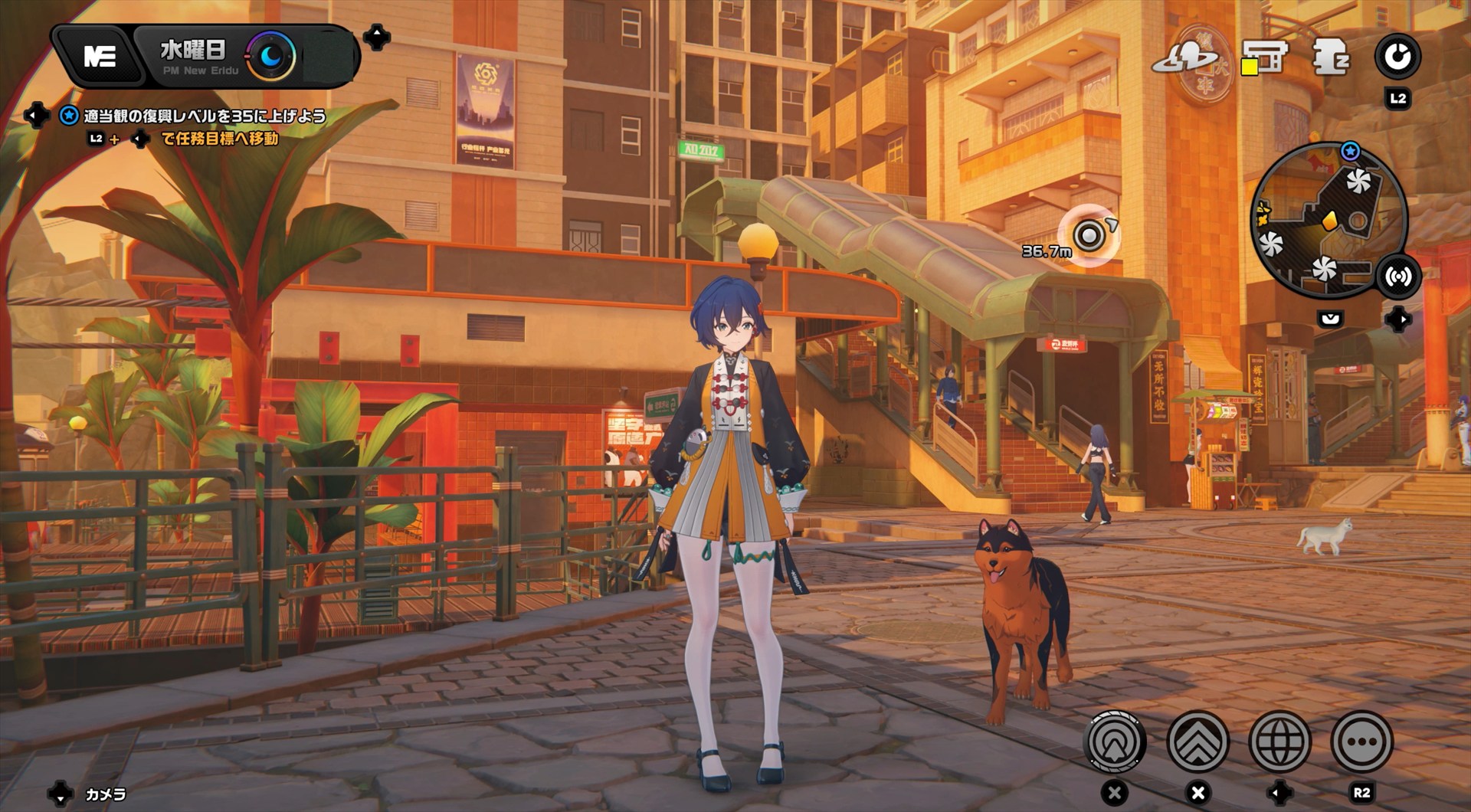Open the globe icon button

[1279, 742]
